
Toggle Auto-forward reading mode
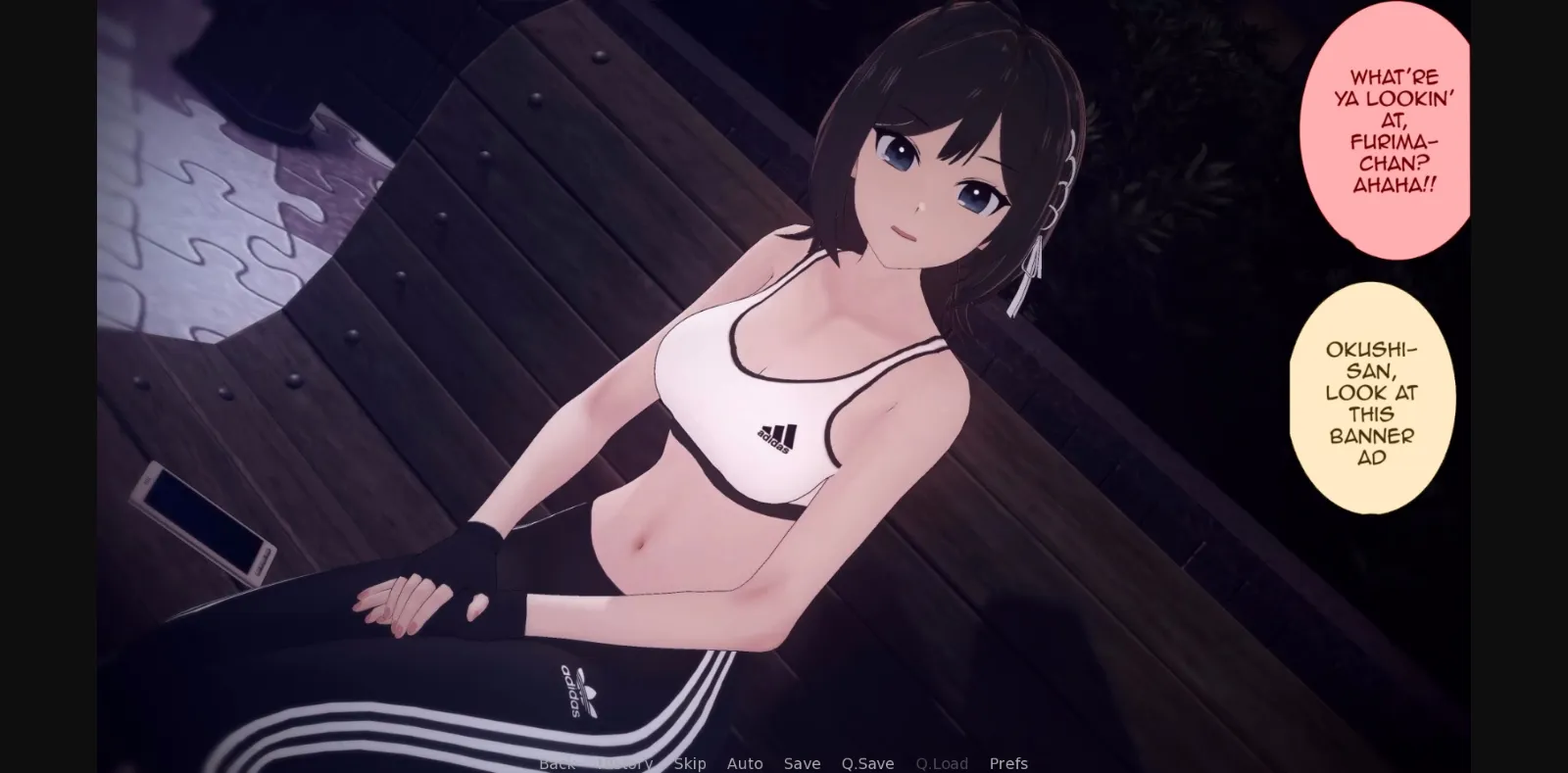click(745, 762)
